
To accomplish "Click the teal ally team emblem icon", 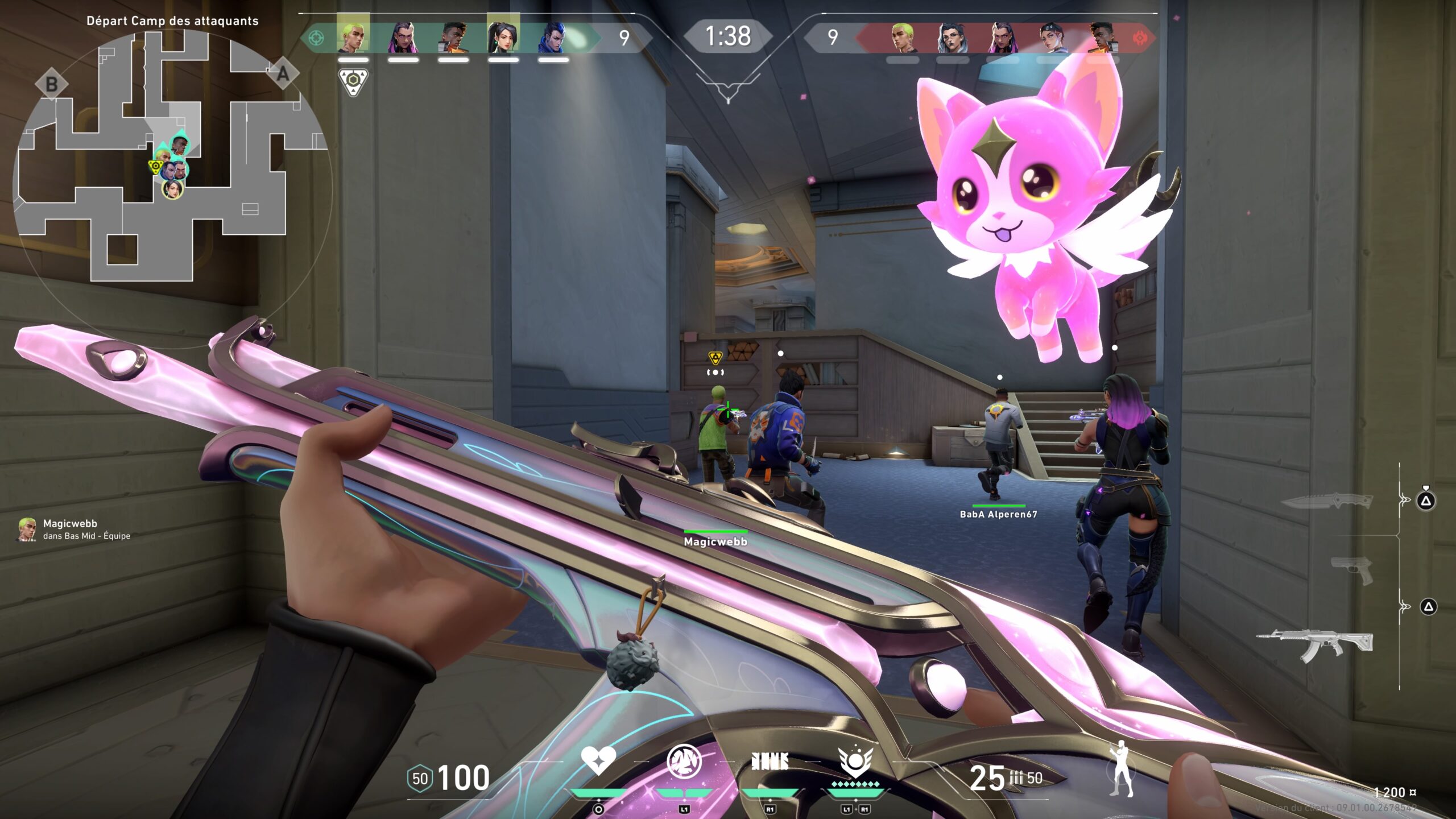I will (x=316, y=38).
